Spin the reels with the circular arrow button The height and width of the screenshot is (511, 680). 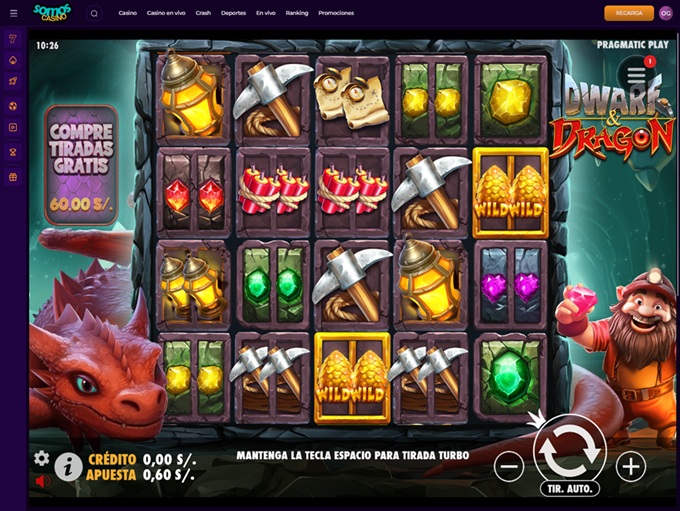tap(569, 450)
